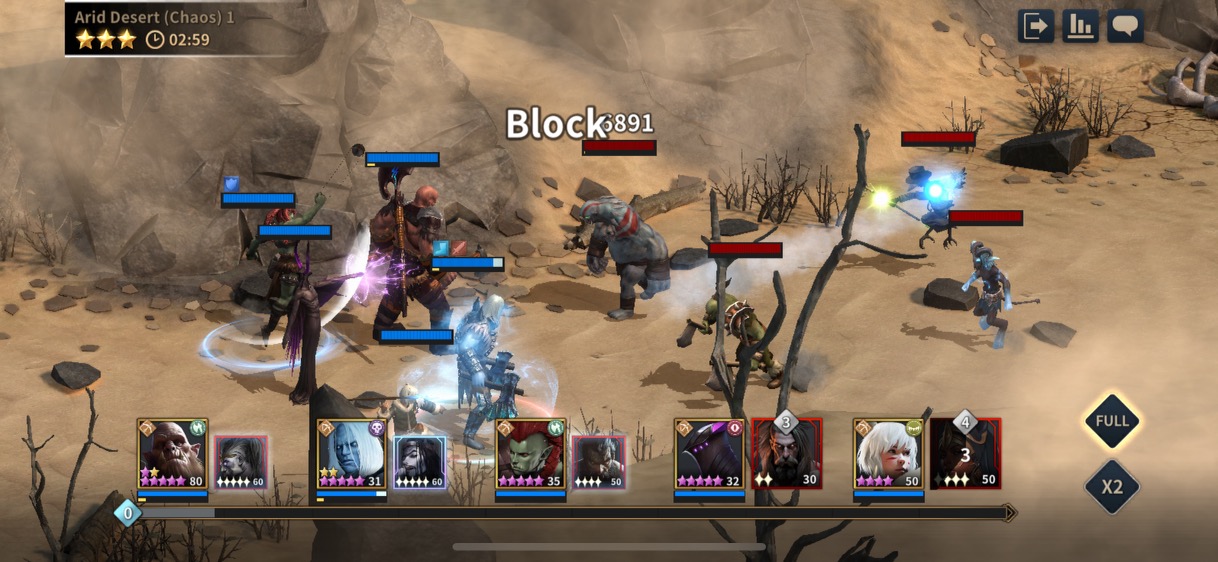The height and width of the screenshot is (562, 1218).
Task: Tap the pink-framed level 50 portrait beside orc
Action: (x=598, y=462)
